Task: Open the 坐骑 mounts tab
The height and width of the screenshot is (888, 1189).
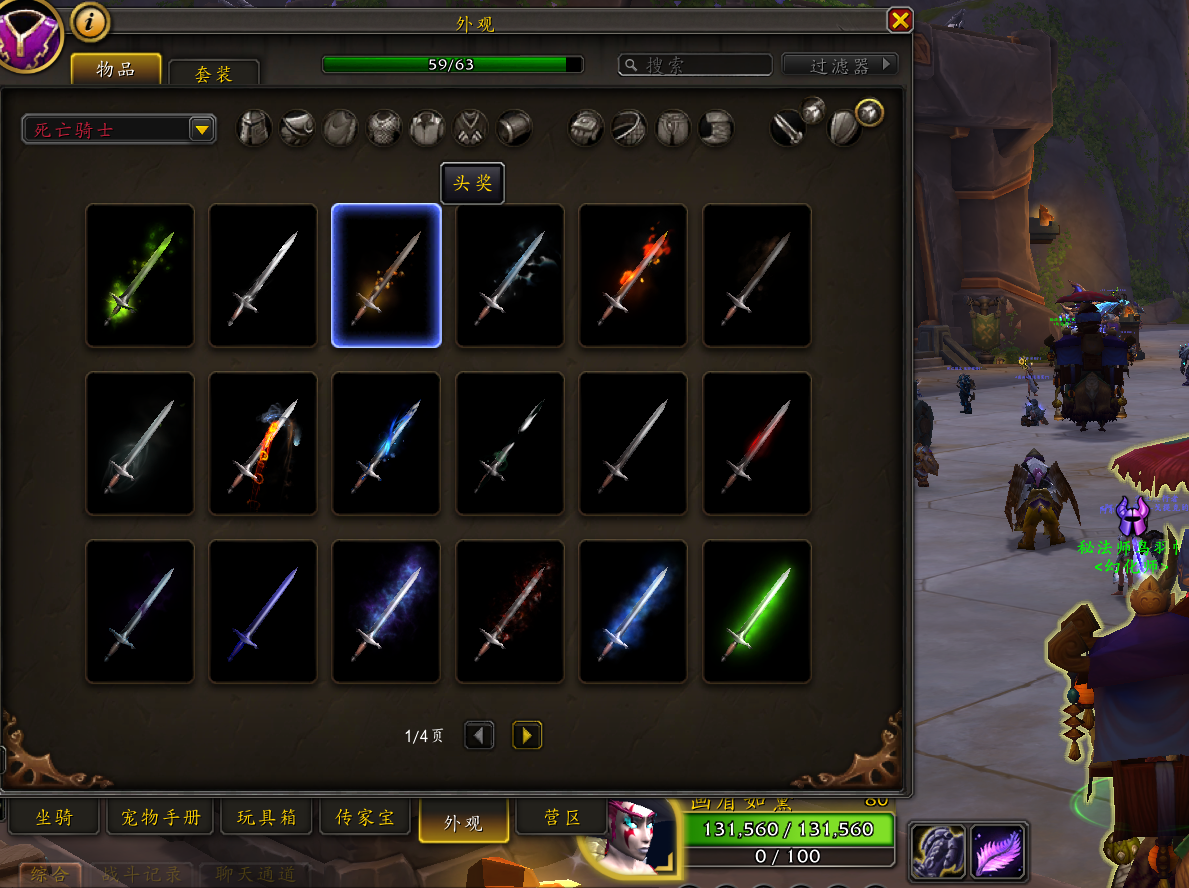Action: (x=54, y=818)
